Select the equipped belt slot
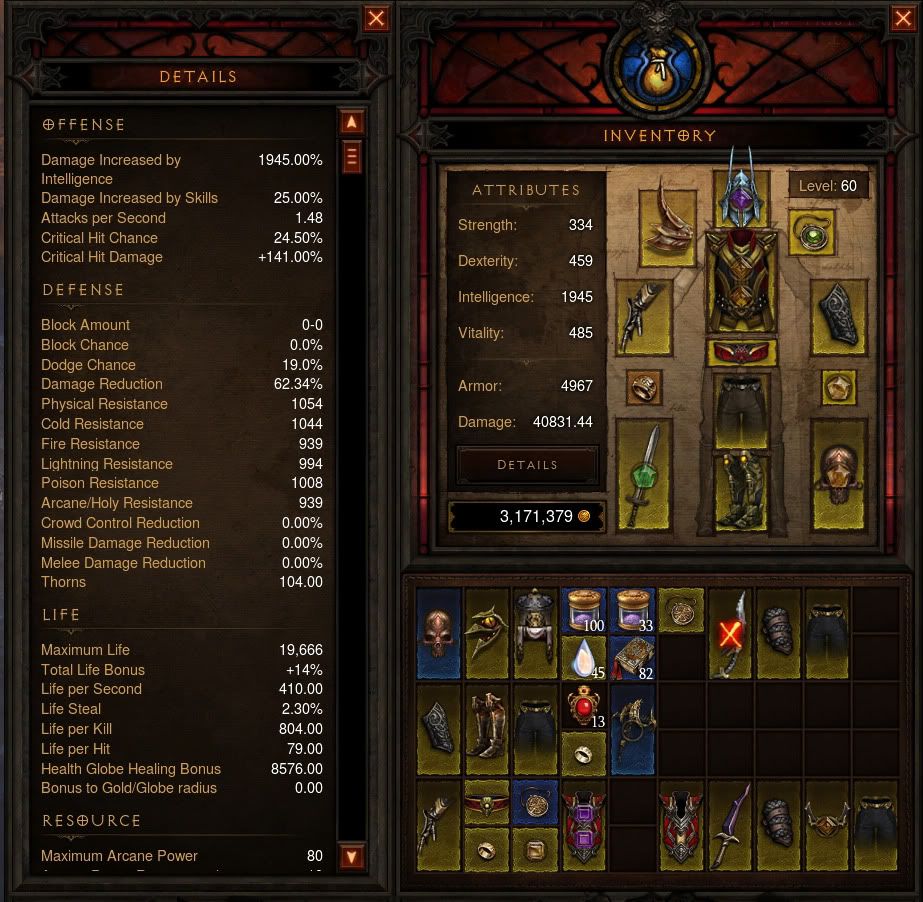Viewport: 923px width, 902px height. tap(740, 353)
